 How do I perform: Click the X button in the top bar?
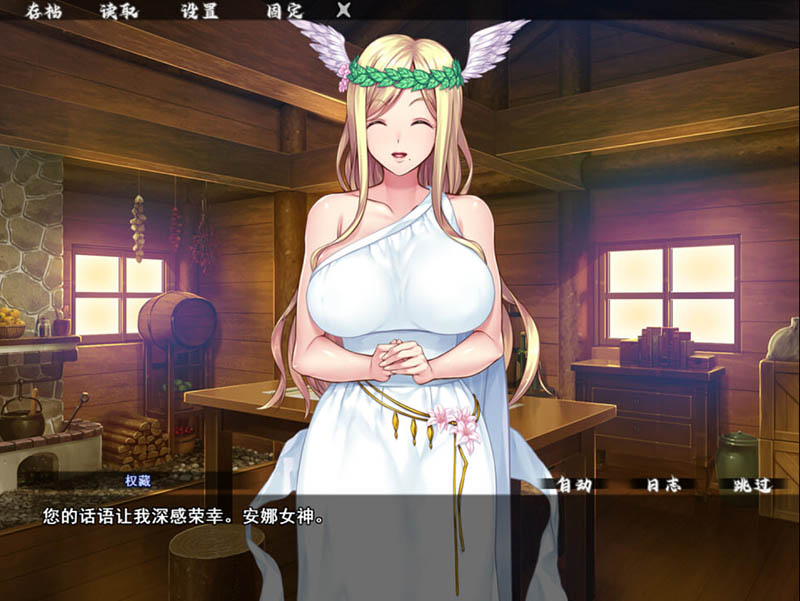click(x=344, y=11)
